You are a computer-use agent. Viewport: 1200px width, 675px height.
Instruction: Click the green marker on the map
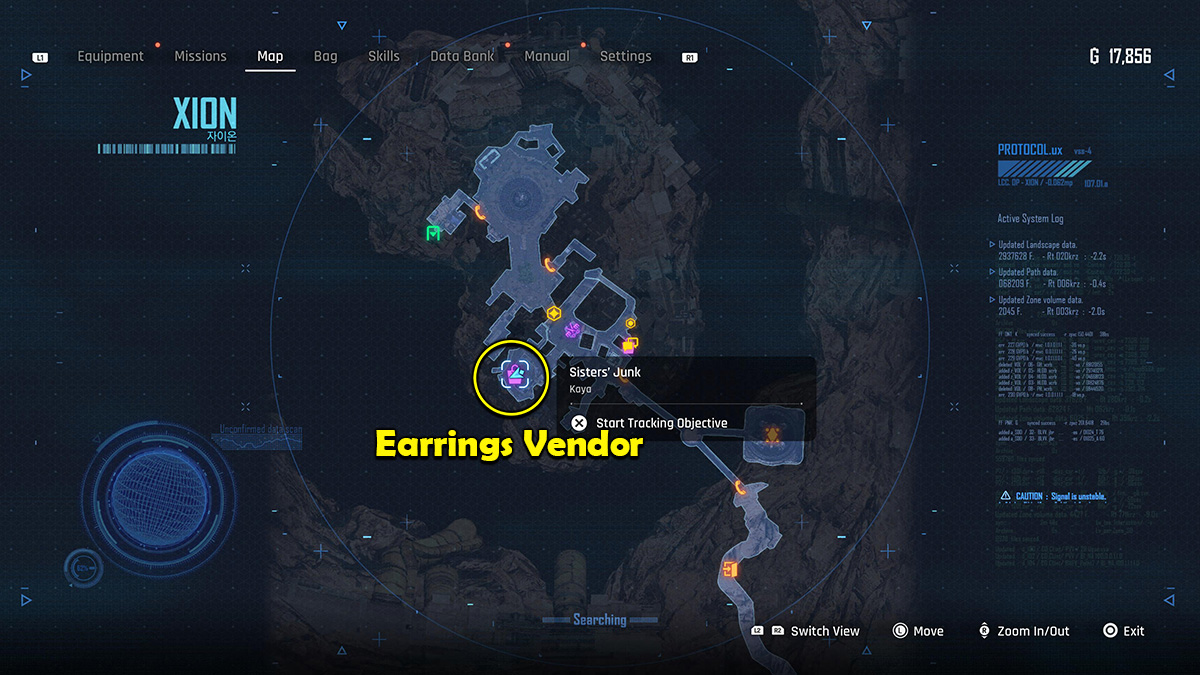click(433, 233)
